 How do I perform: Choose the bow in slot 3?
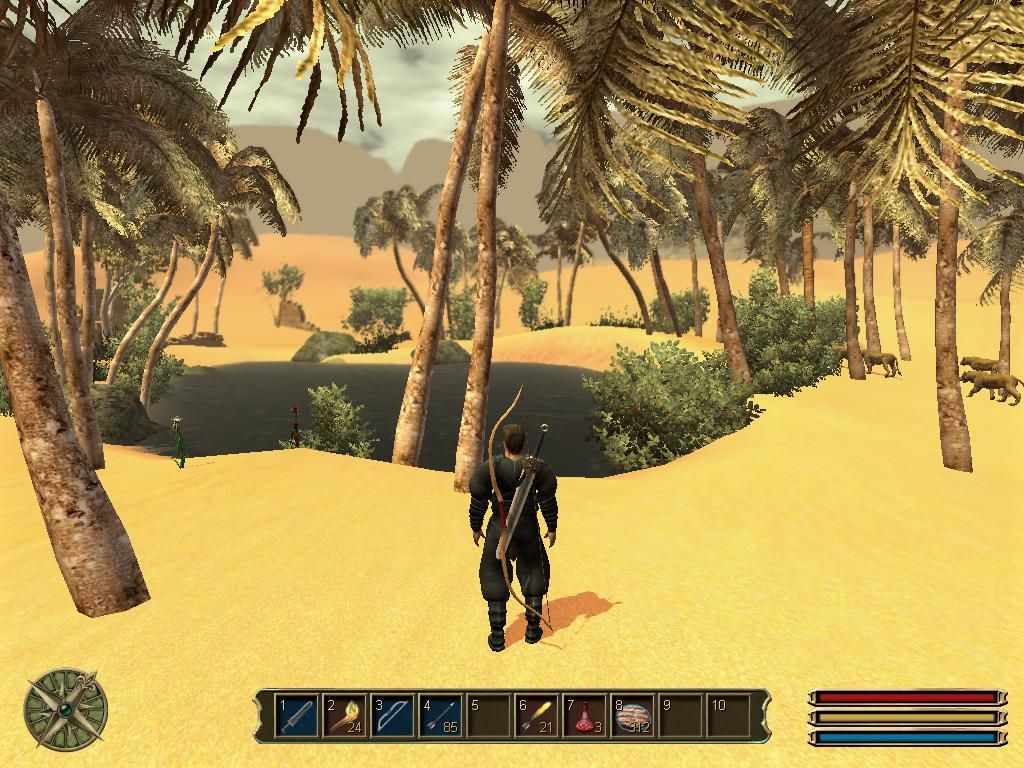[x=393, y=716]
